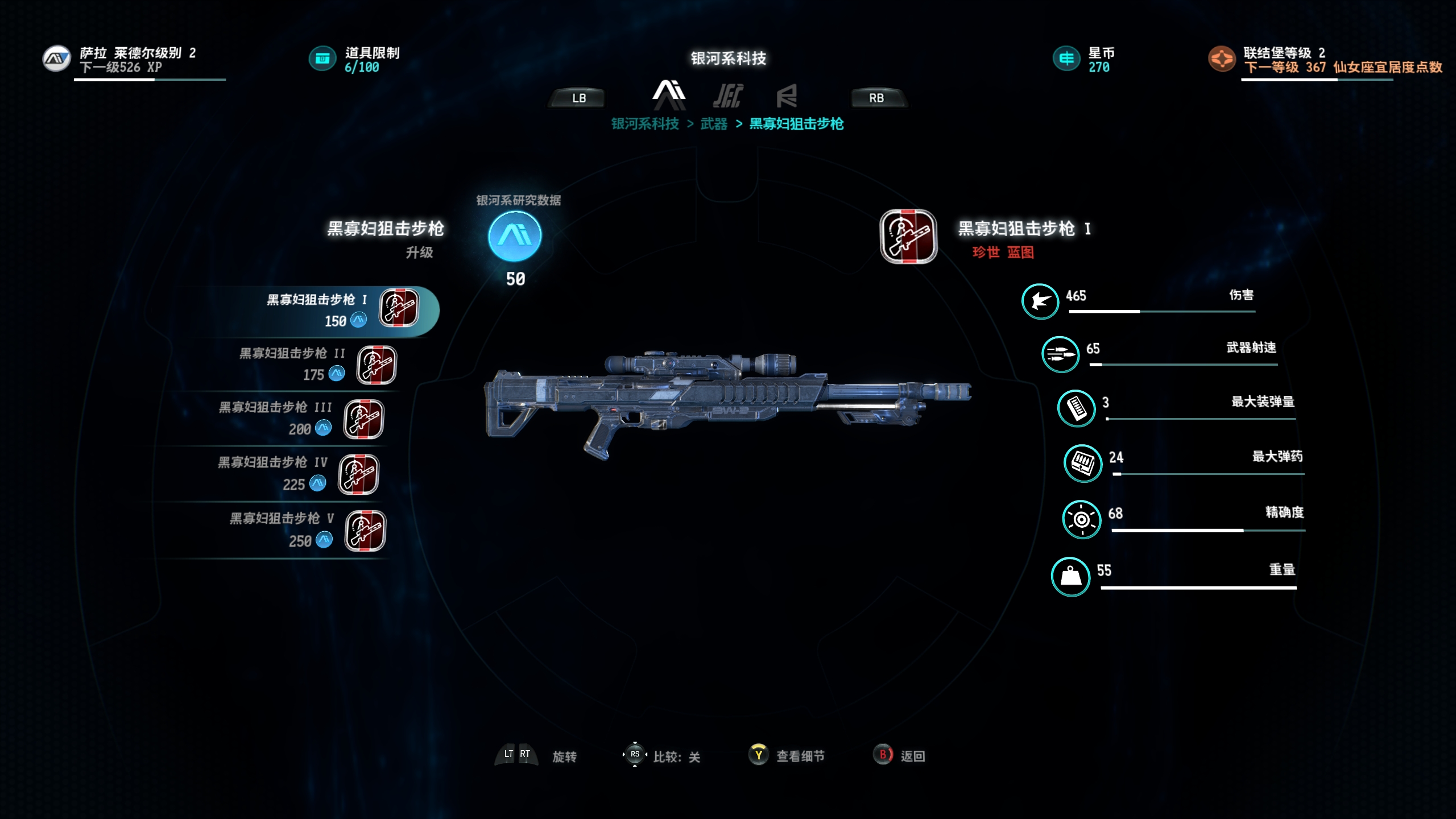Click the 银河系研究数据 research points icon
The width and height of the screenshot is (1456, 819).
(x=515, y=236)
